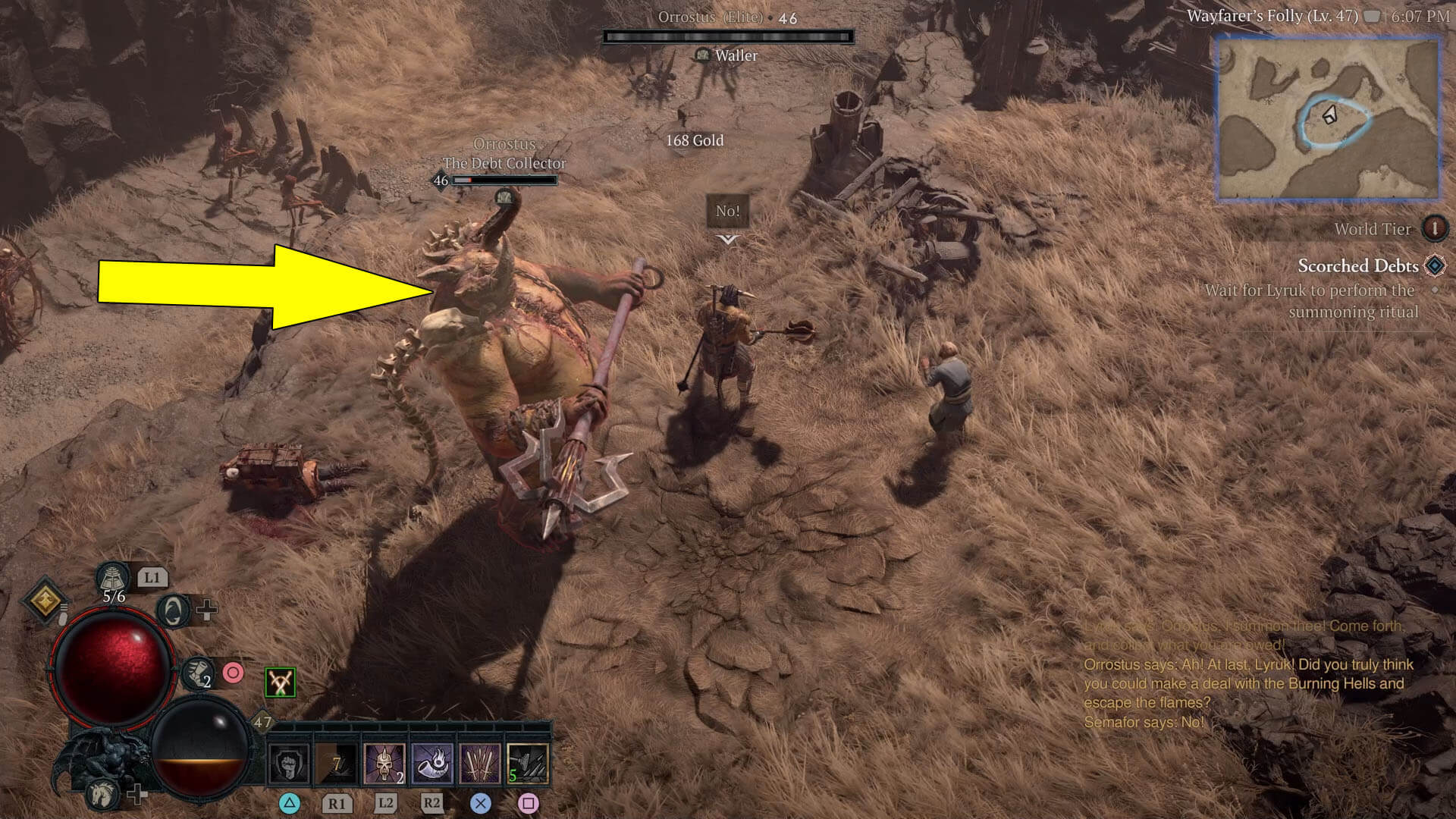Image resolution: width=1456 pixels, height=819 pixels.
Task: Click the level 47 diamond badge
Action: (262, 721)
